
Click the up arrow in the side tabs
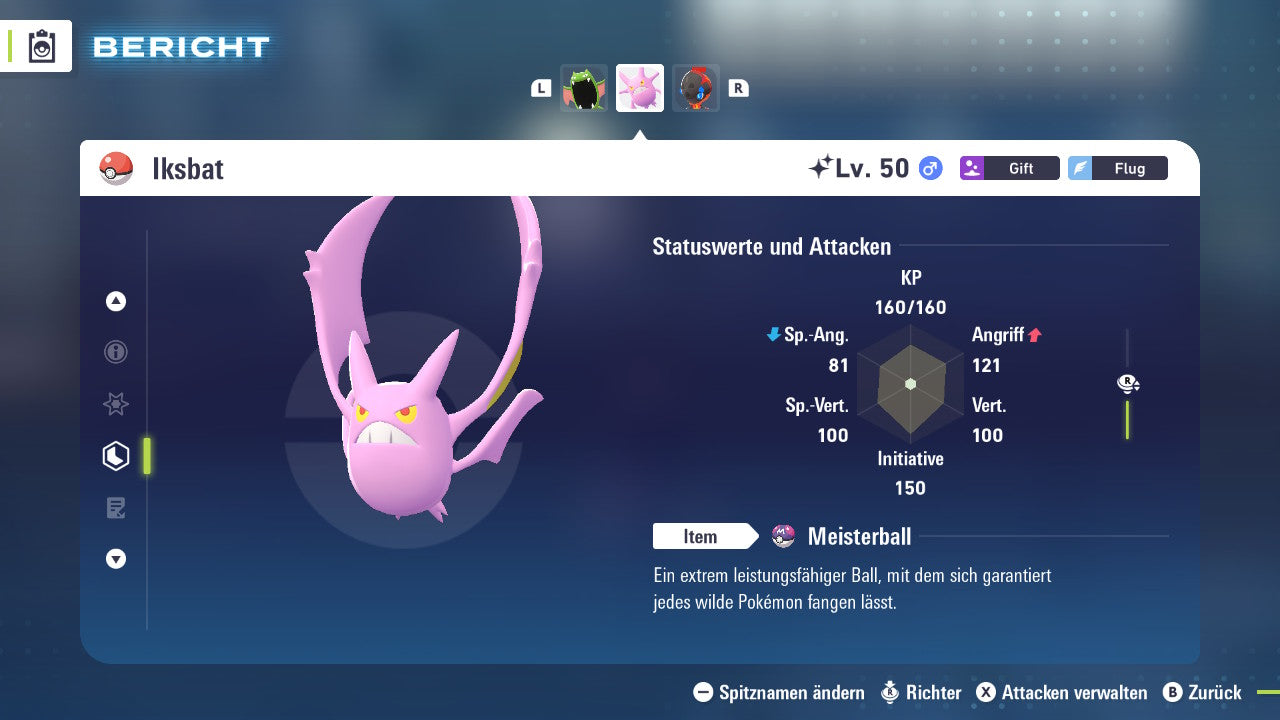[x=116, y=301]
